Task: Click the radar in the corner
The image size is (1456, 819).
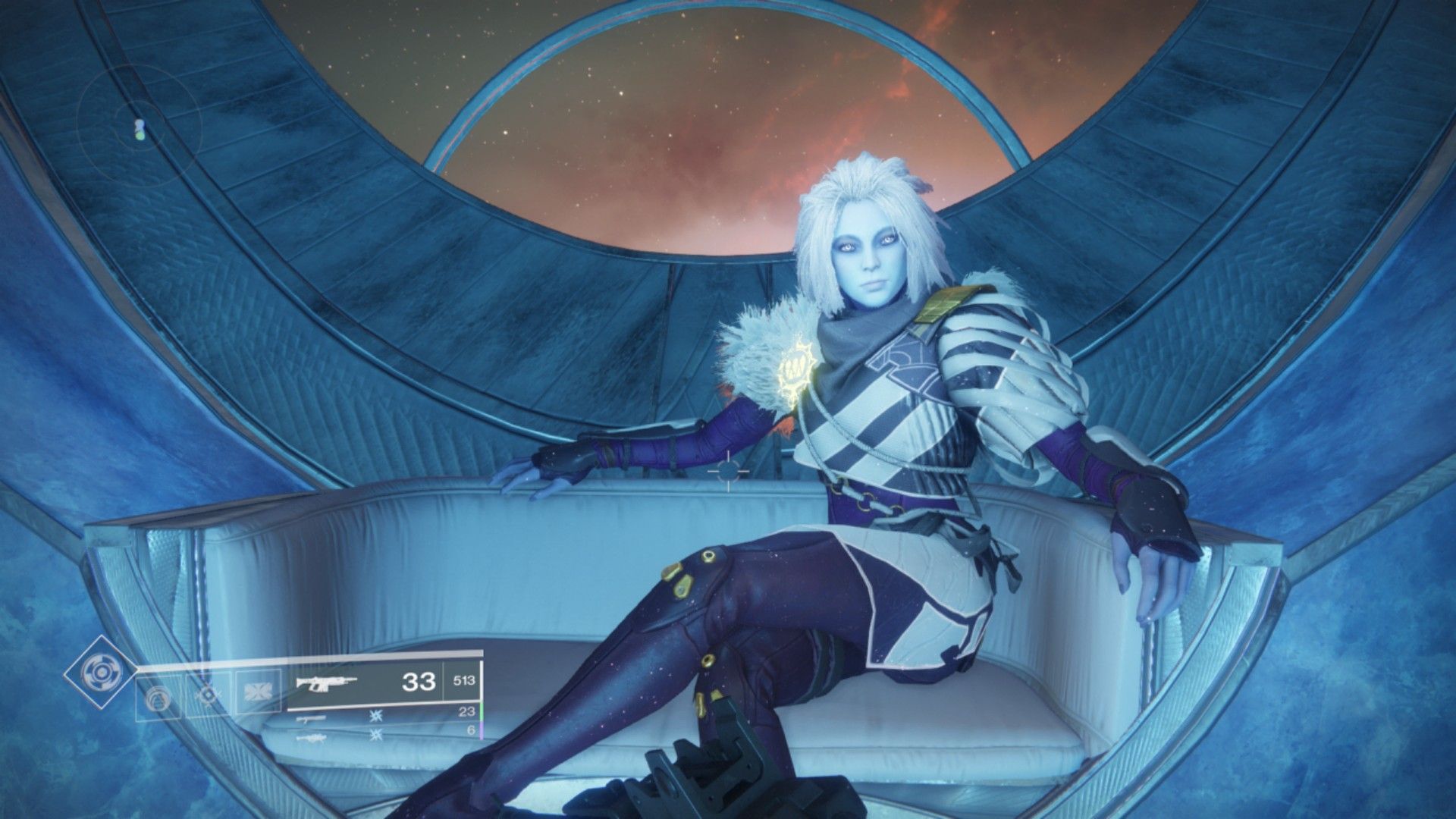Action: point(141,130)
